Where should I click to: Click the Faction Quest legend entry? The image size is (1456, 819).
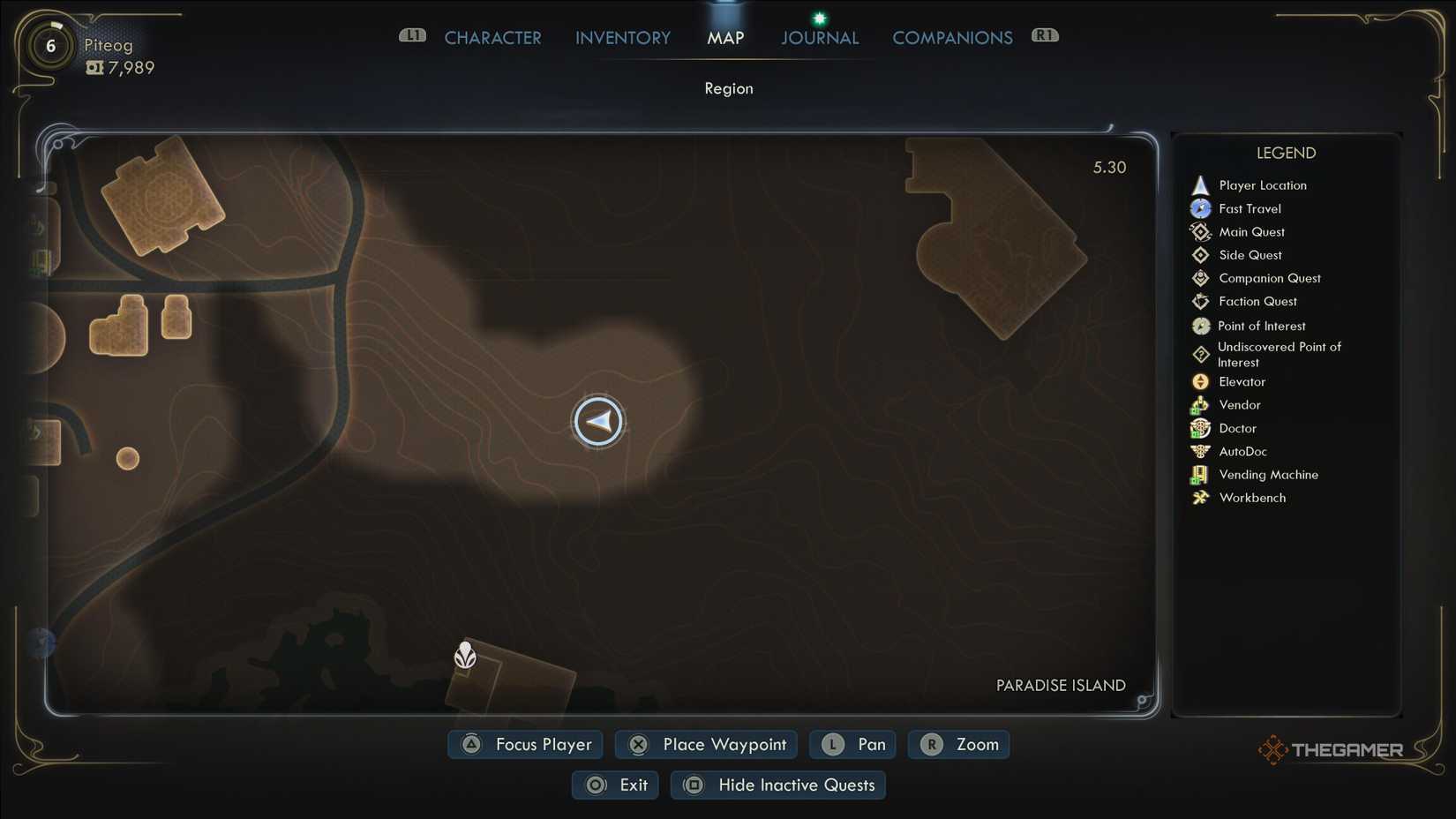point(1201,301)
